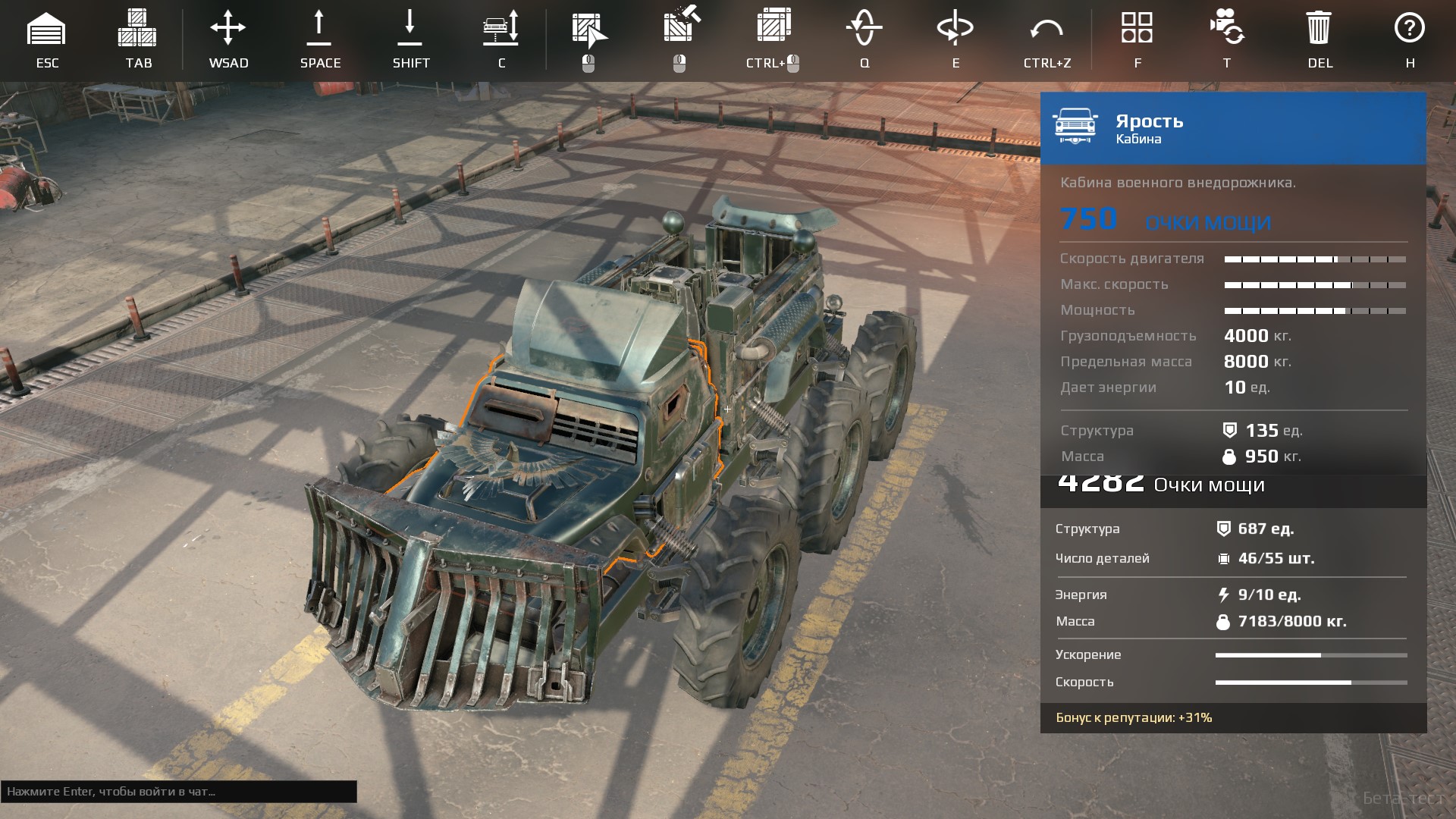Viewport: 1456px width, 819px height.
Task: Open the parts storage crates icon
Action: [x=137, y=29]
